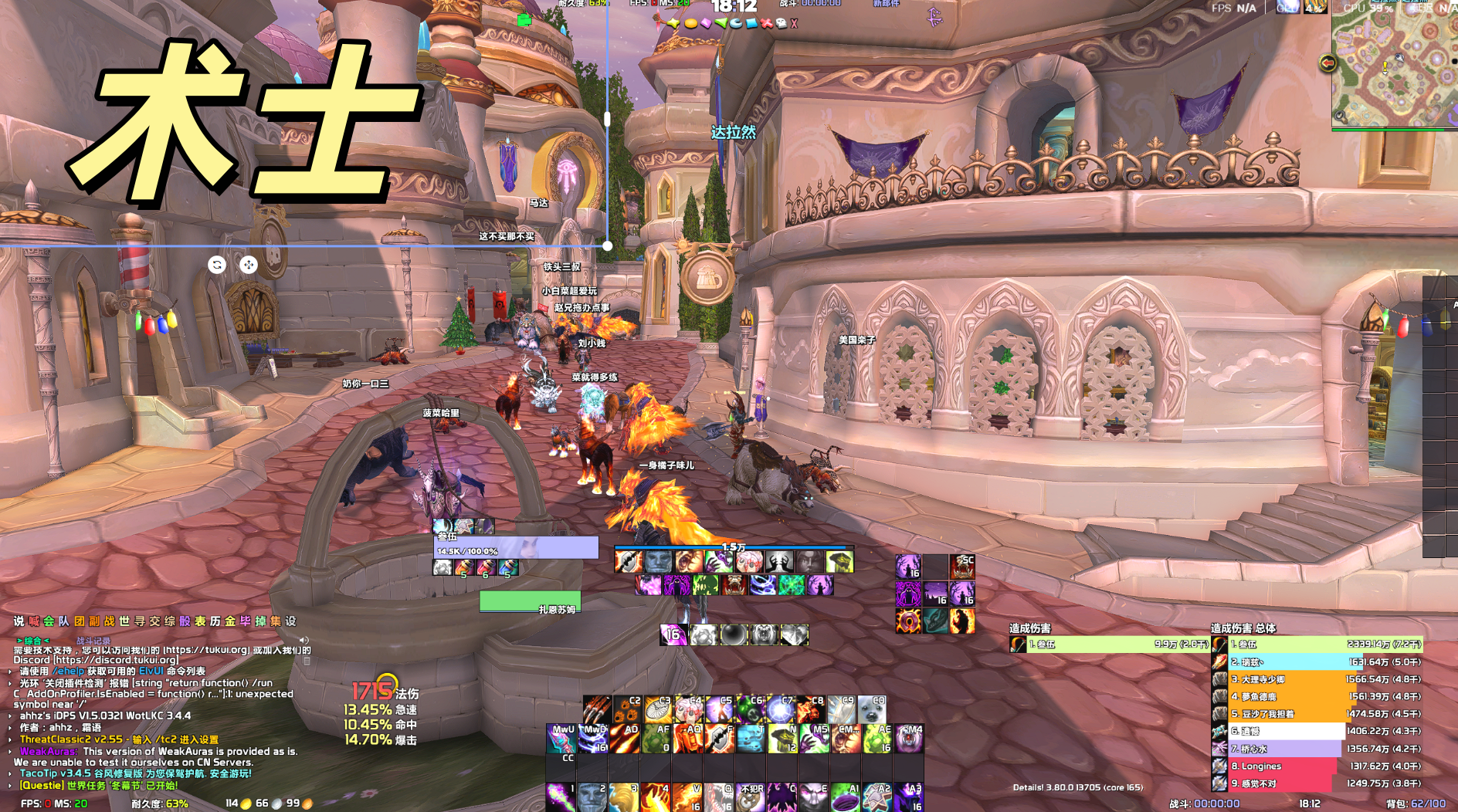Use the three orange paw prints ability C2
The height and width of the screenshot is (812, 1458).
click(x=627, y=709)
